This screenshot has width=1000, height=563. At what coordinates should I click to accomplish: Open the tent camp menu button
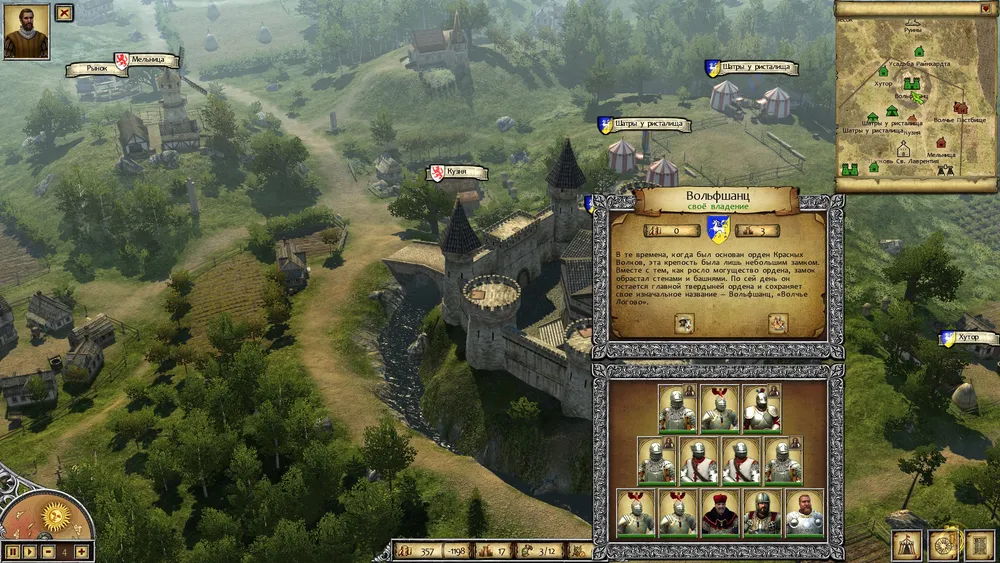click(907, 544)
